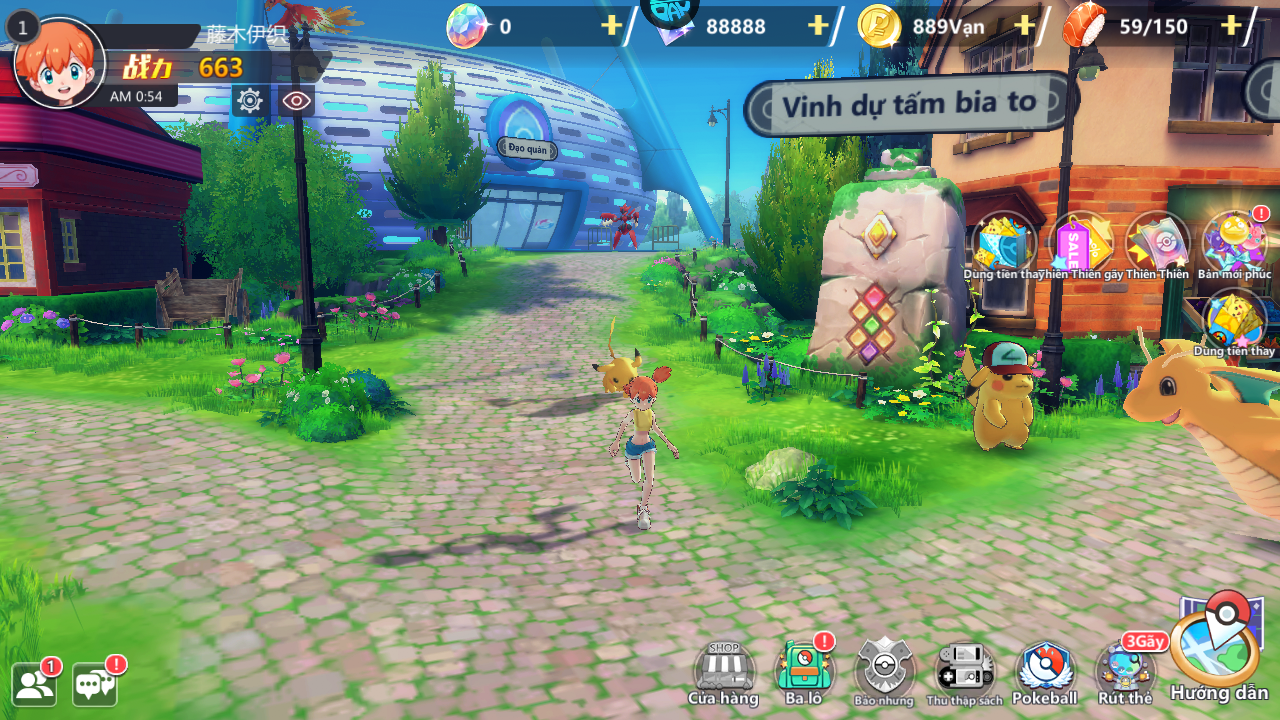Open the Cửa hàng shop
Image resolution: width=1280 pixels, height=720 pixels.
tap(723, 672)
